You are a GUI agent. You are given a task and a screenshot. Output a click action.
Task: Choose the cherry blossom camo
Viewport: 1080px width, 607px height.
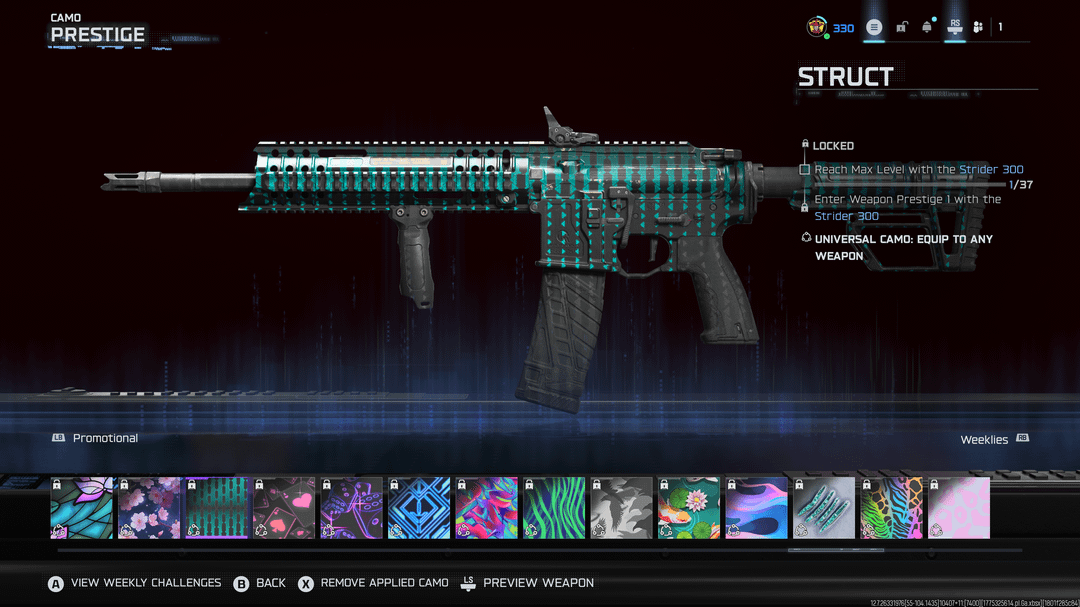[150, 508]
